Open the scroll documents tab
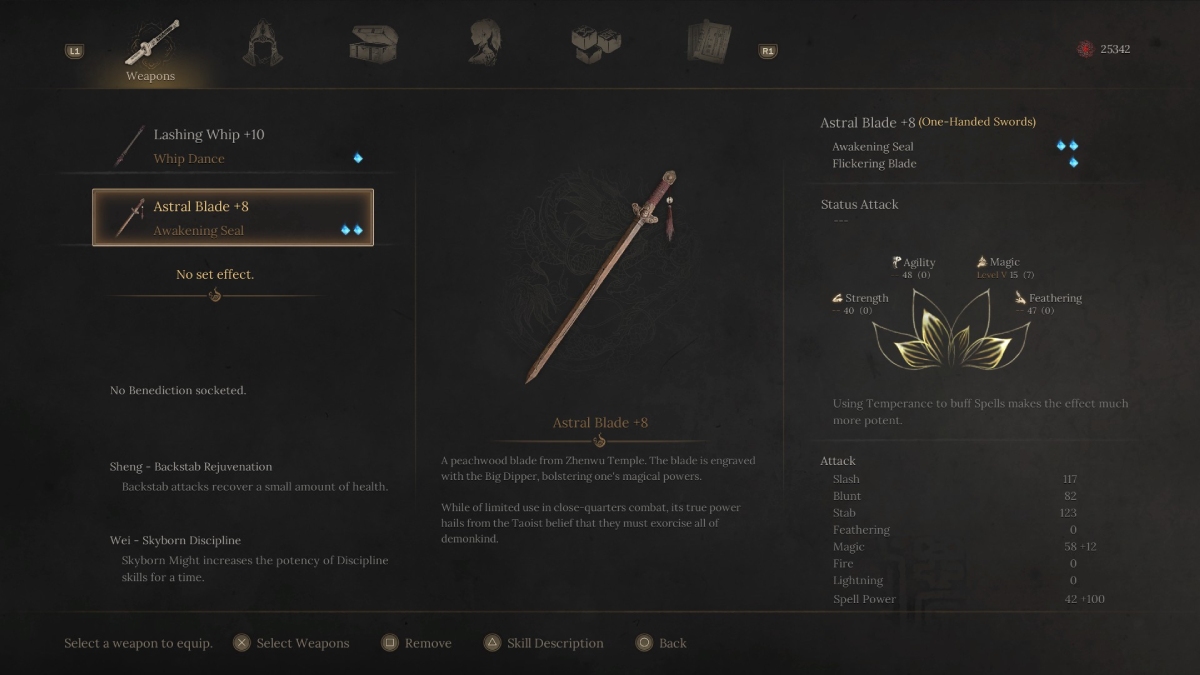 pyautogui.click(x=708, y=42)
